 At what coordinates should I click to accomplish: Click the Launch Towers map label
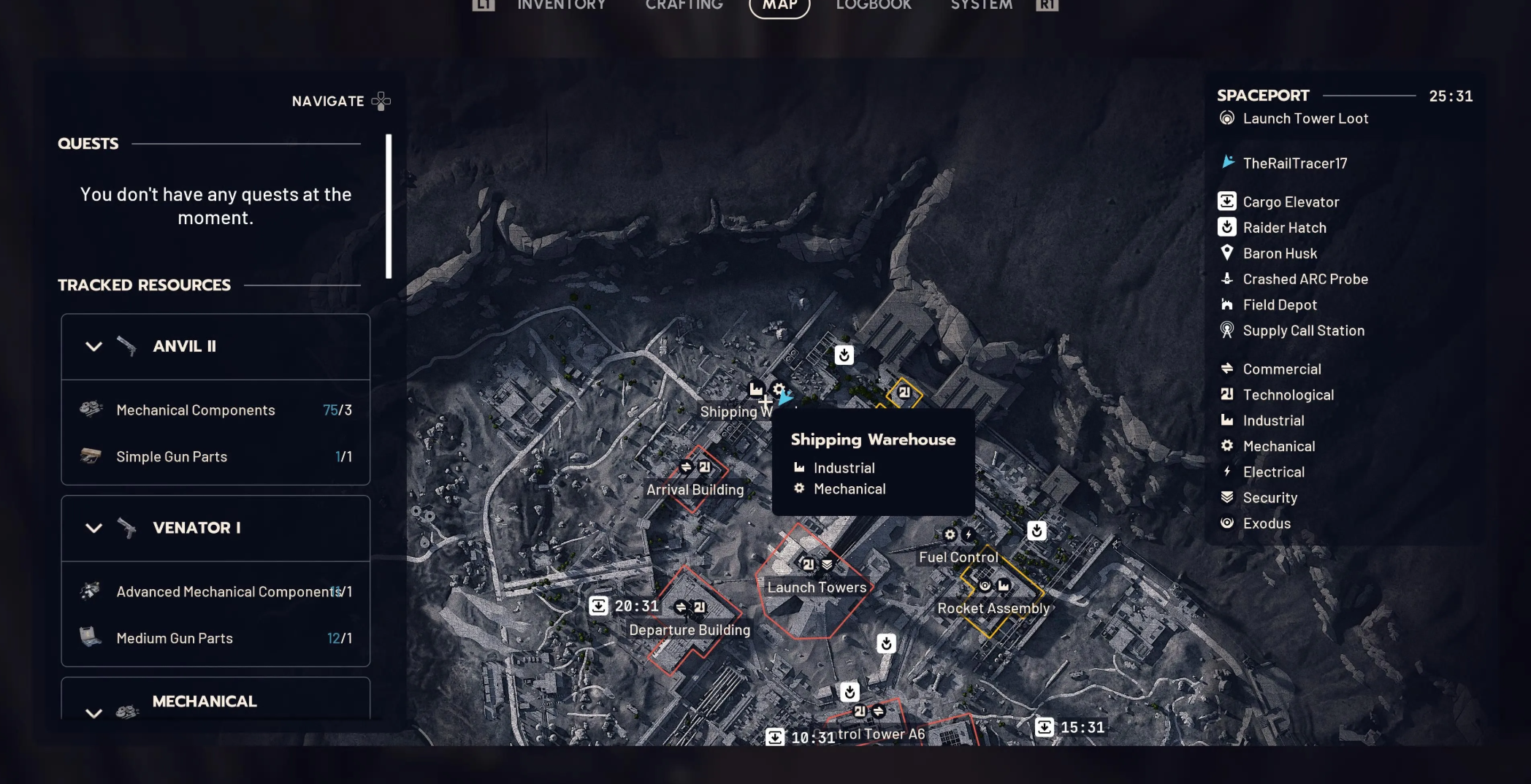[817, 588]
